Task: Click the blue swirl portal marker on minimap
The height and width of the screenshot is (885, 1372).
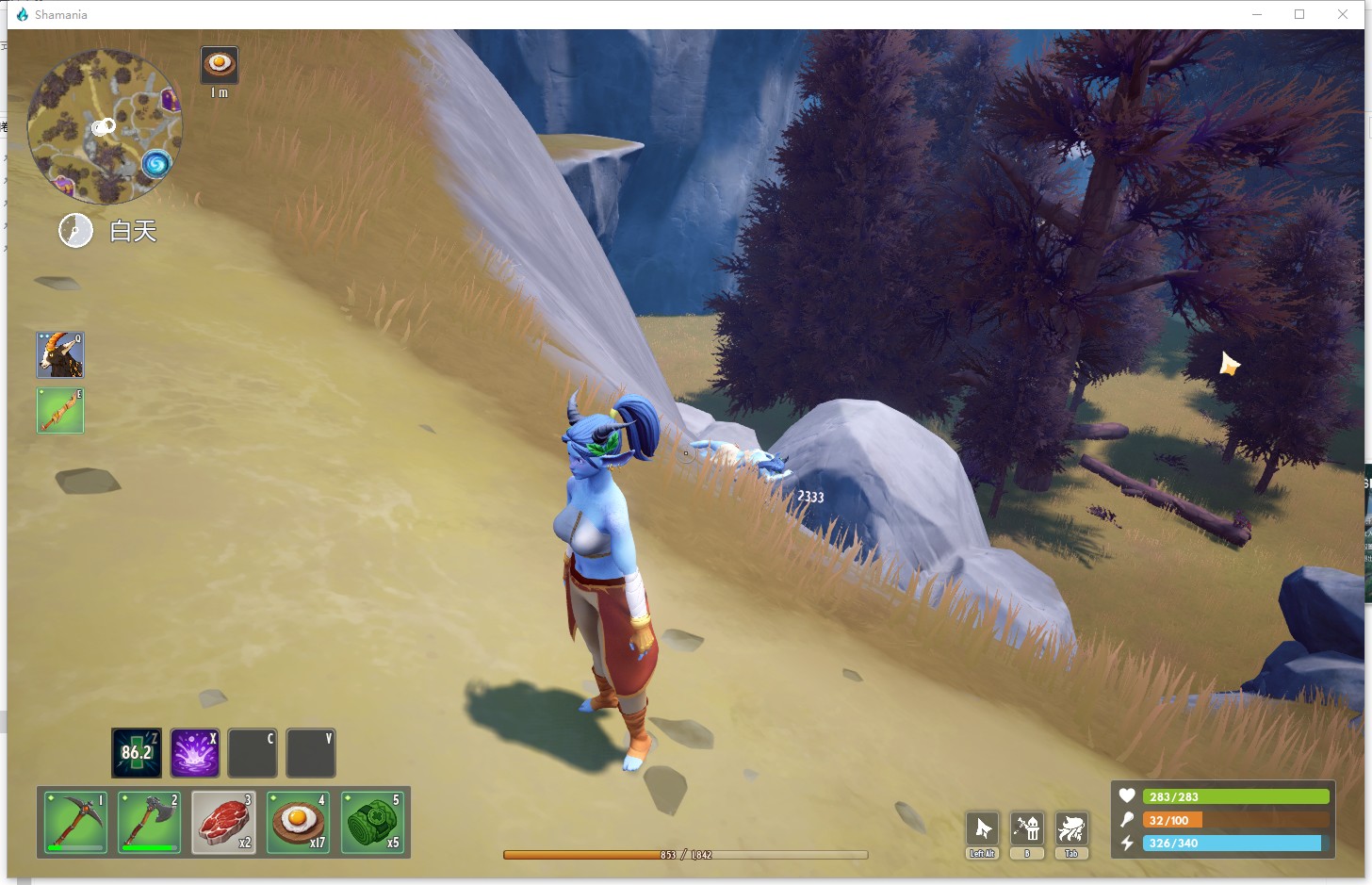Action: 156,165
